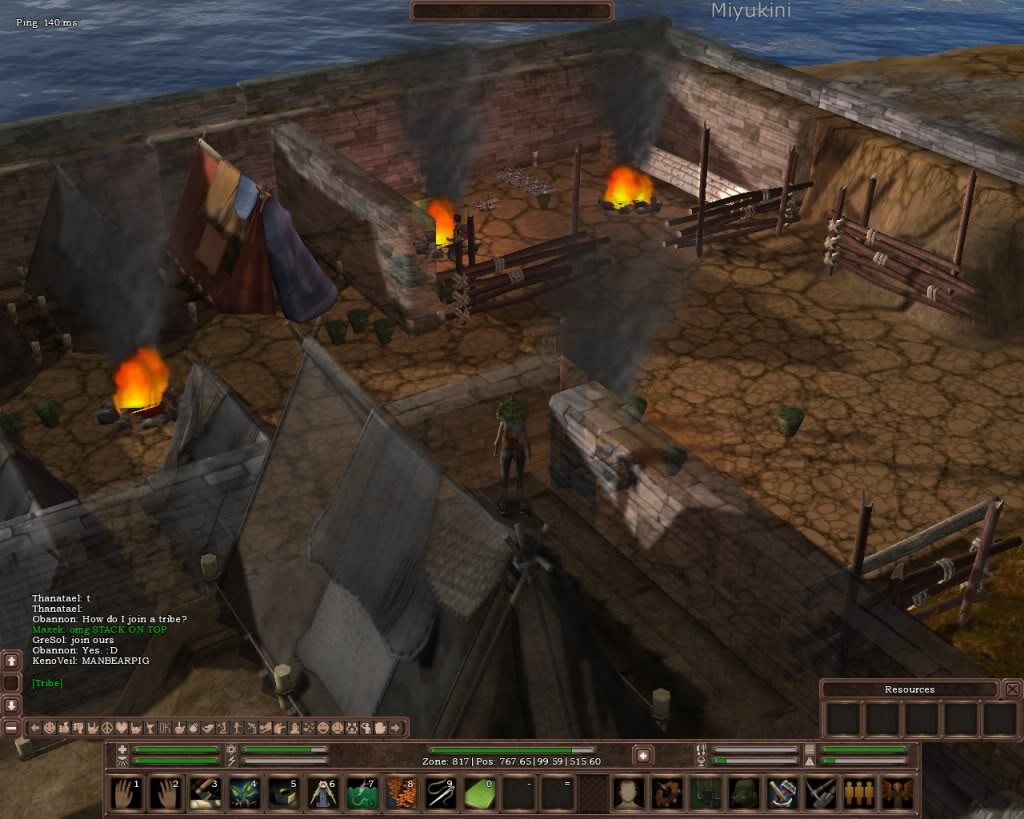Open the backpack inventory icon
This screenshot has width=1024, height=819.
pos(742,793)
